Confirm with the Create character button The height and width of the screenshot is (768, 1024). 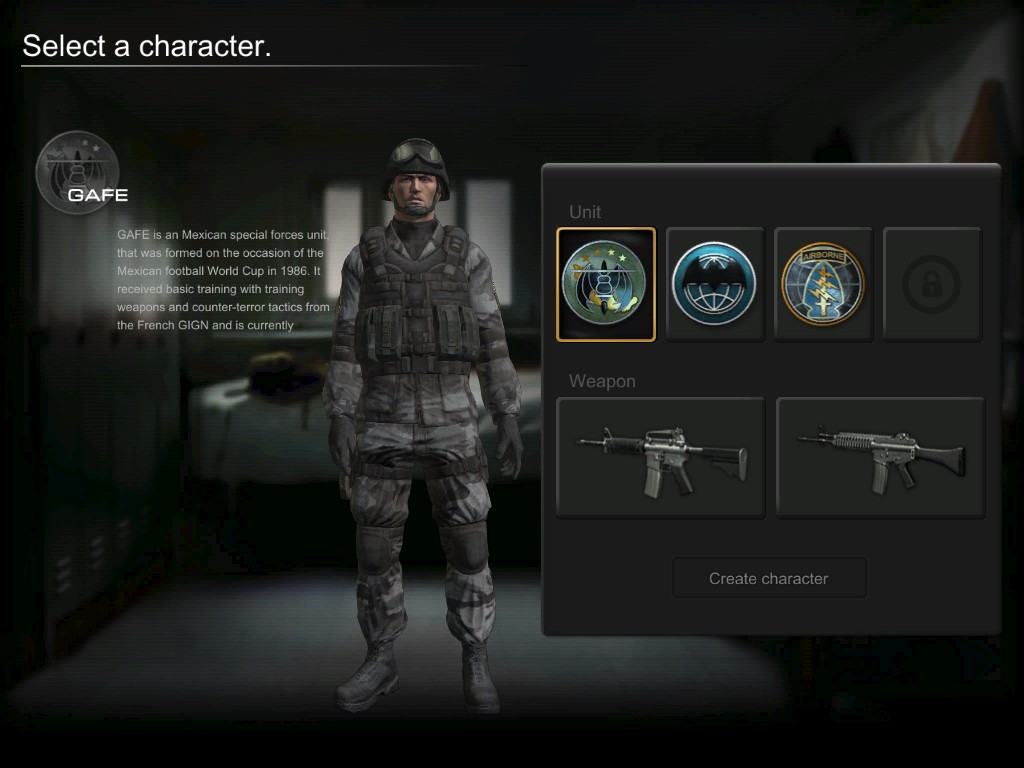pyautogui.click(x=768, y=578)
